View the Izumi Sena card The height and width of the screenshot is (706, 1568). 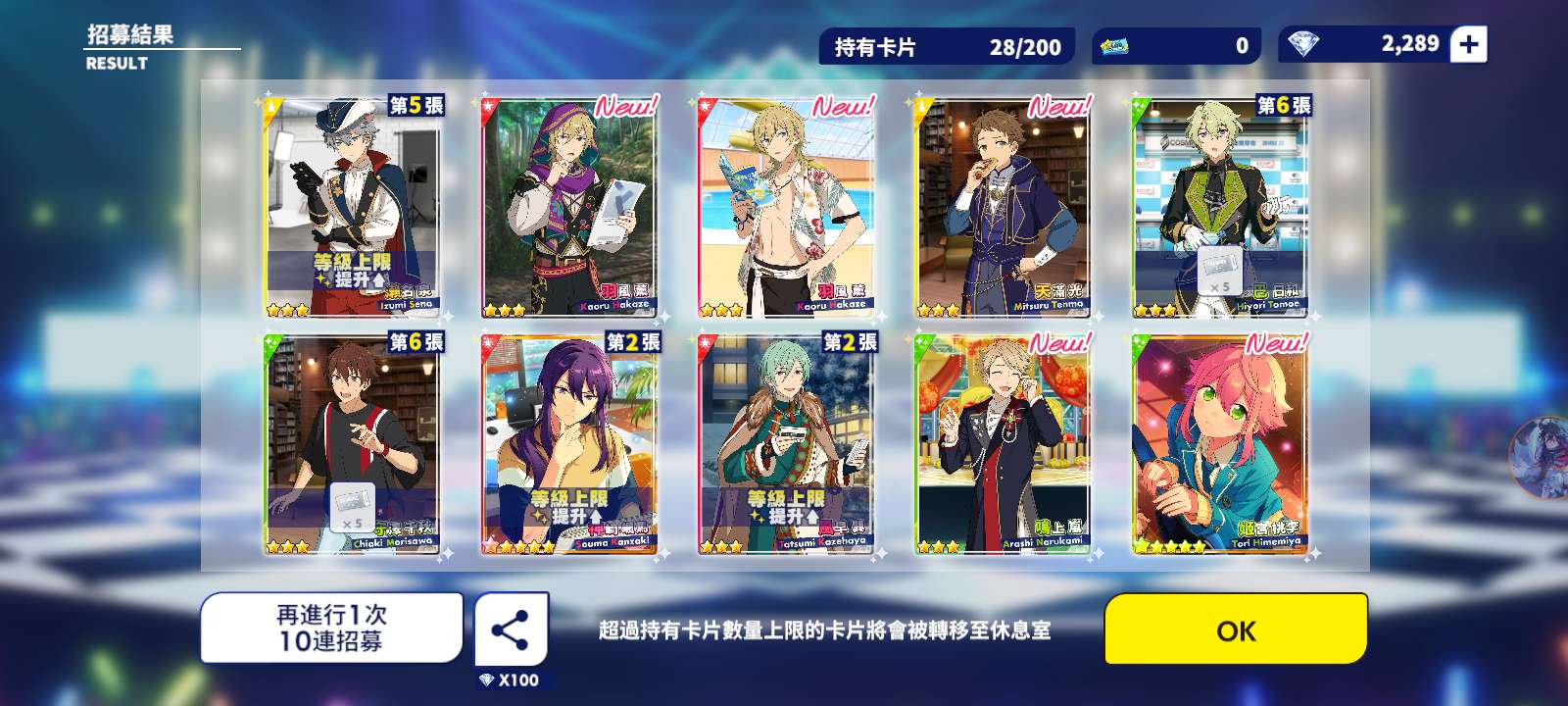(353, 207)
